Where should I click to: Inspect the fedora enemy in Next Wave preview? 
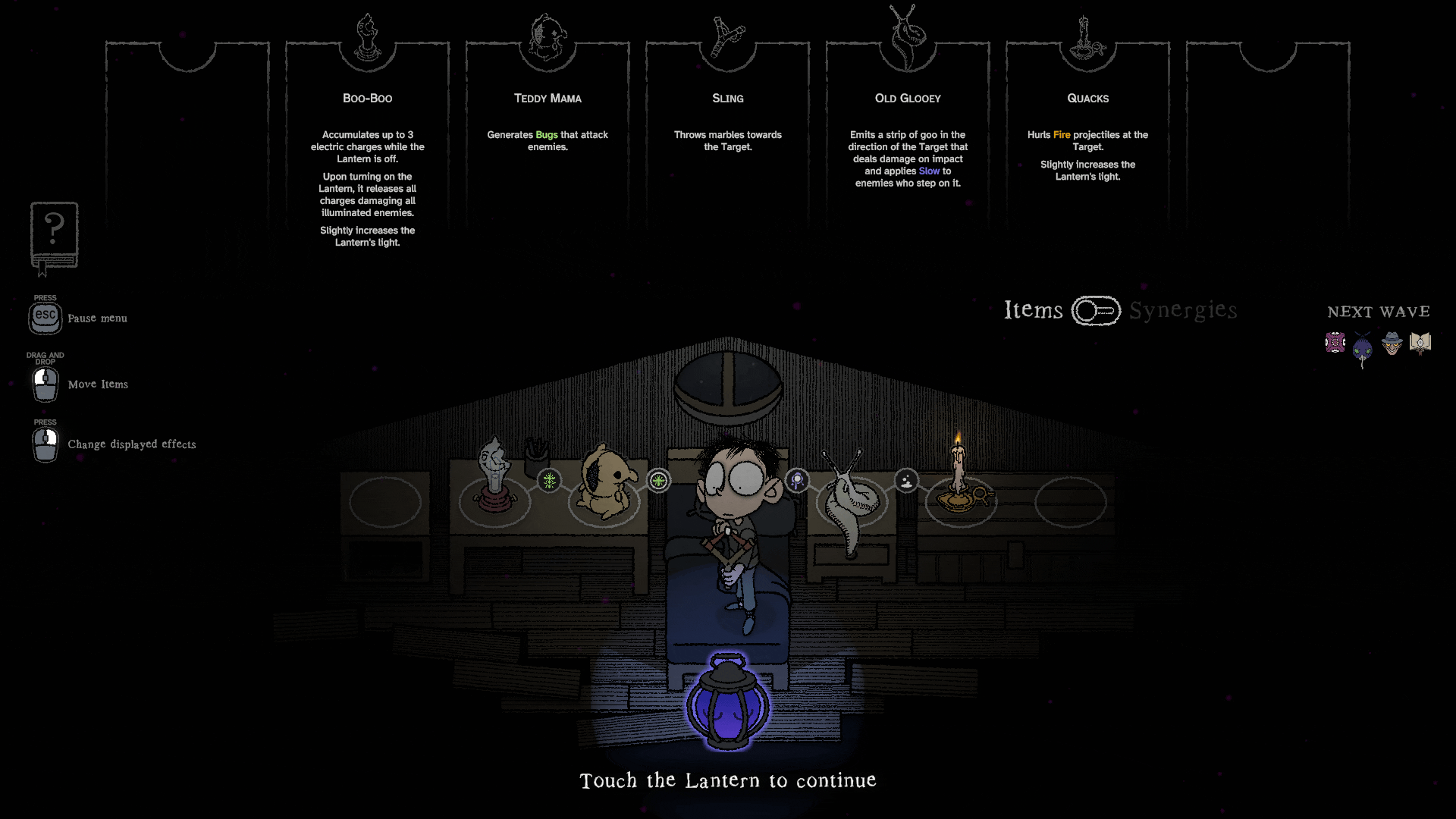pos(1392,343)
